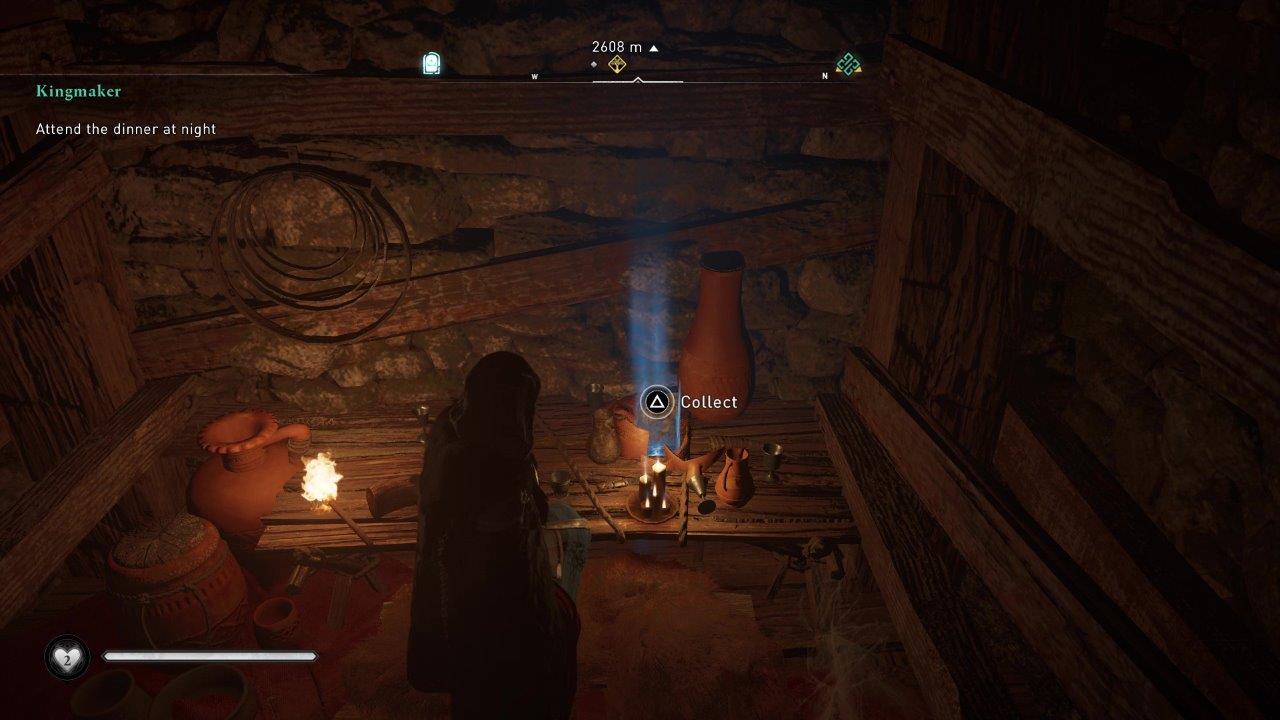
Task: Click the green mystery rune icon on compass
Action: [x=848, y=63]
